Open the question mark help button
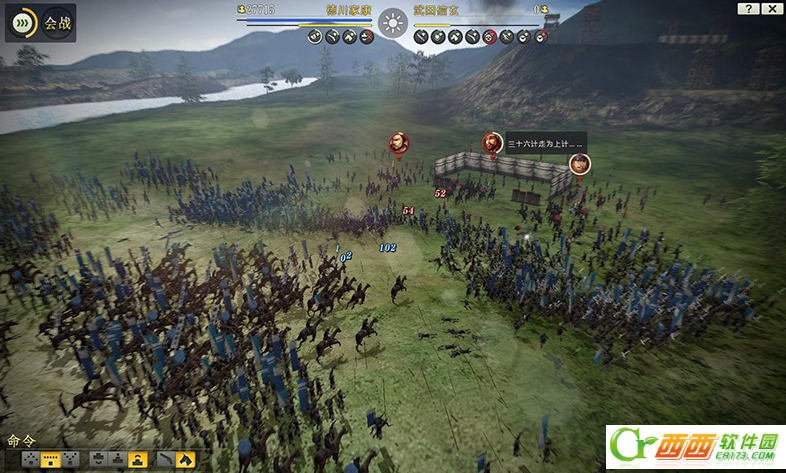The height and width of the screenshot is (473, 786). 748,9
